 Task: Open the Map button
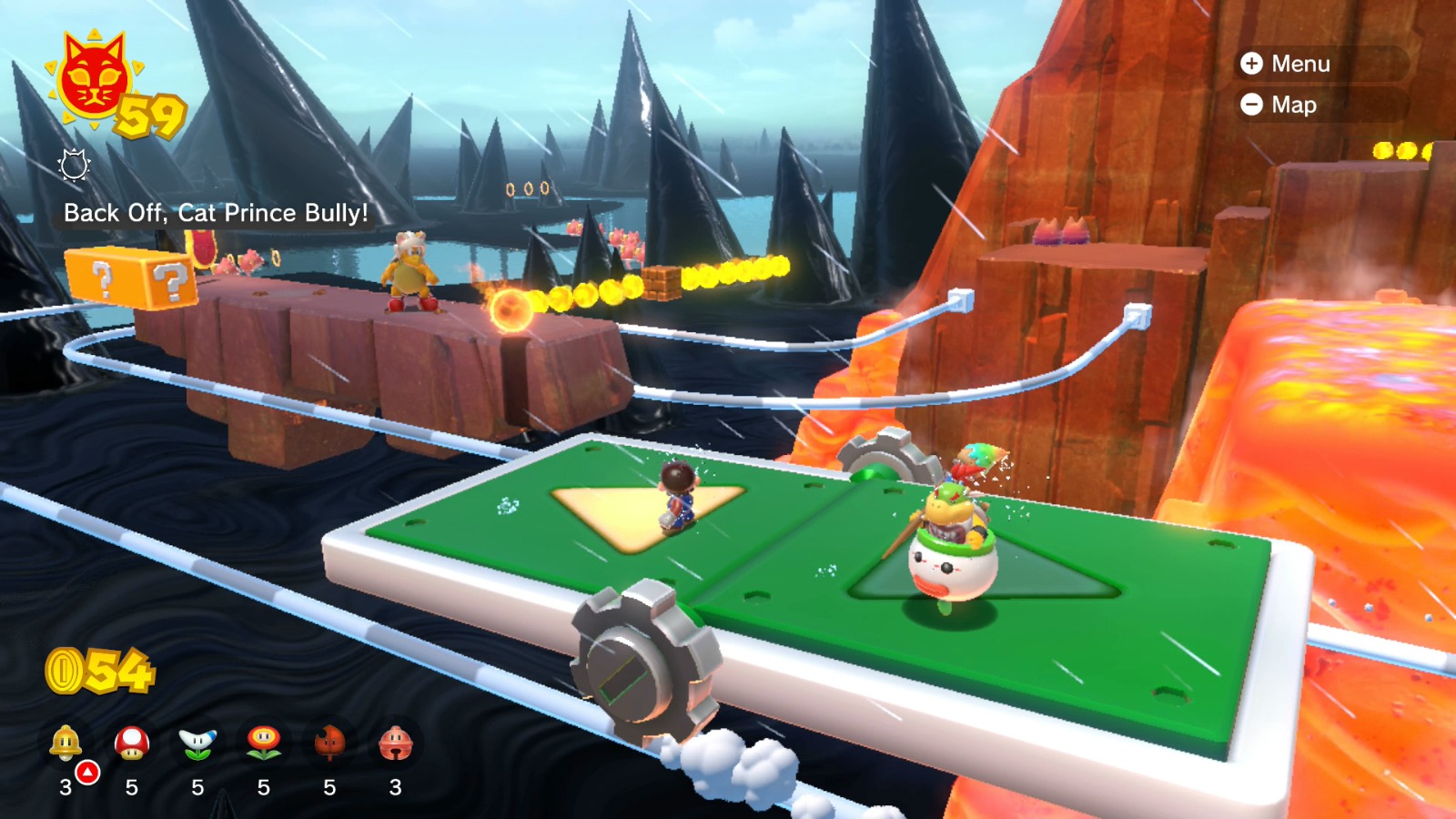1294,105
